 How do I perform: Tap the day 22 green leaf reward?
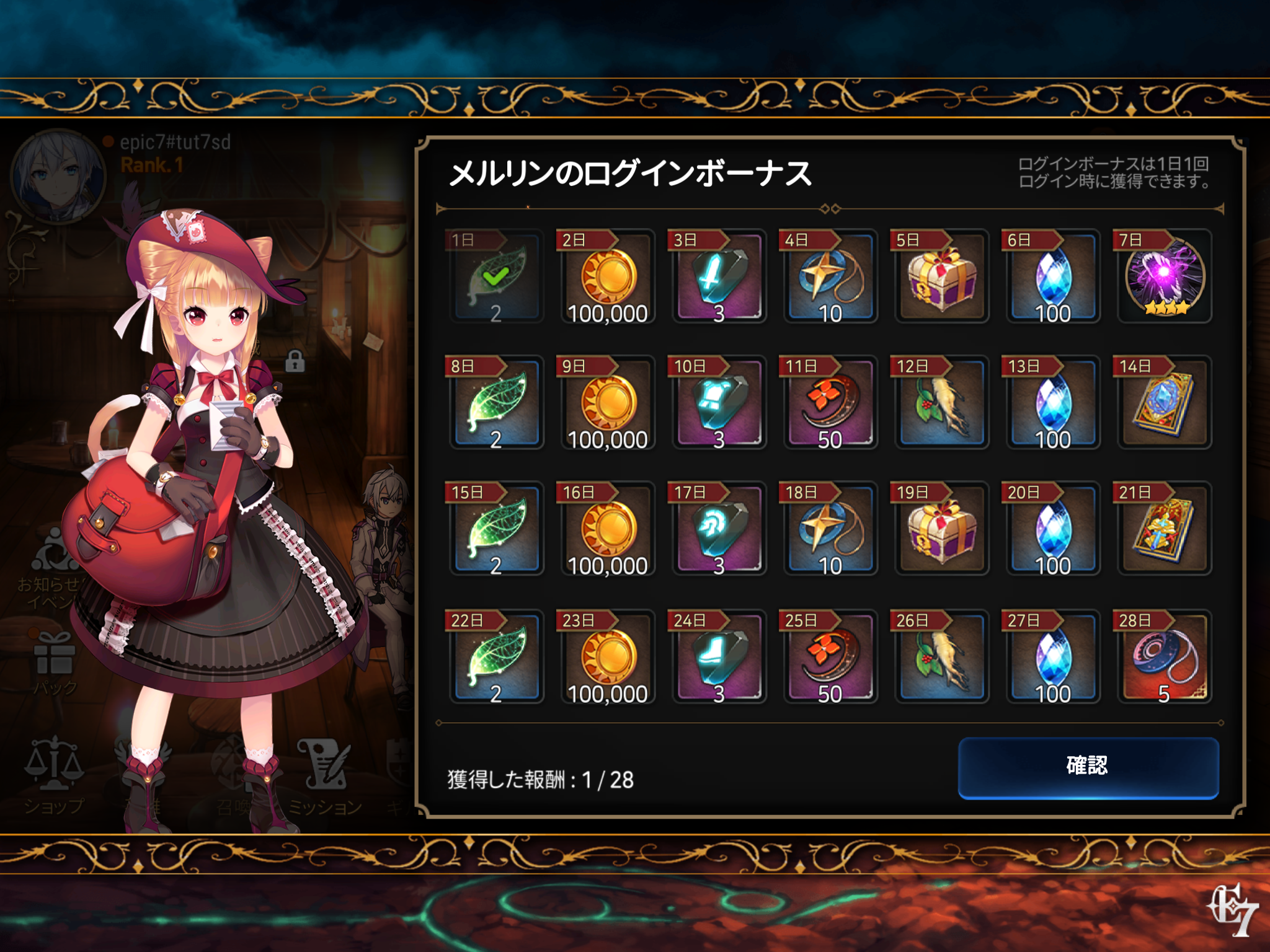496,657
